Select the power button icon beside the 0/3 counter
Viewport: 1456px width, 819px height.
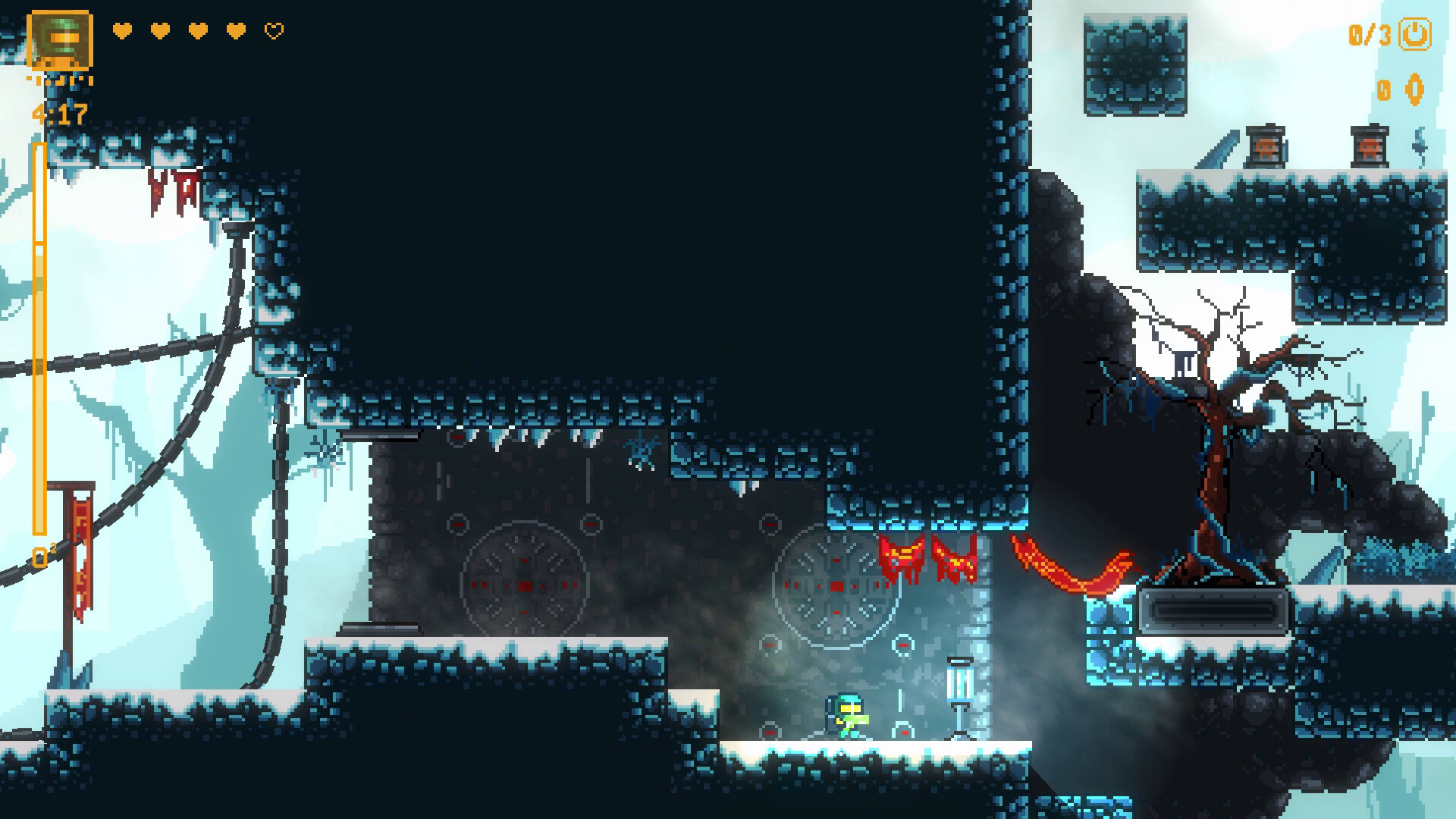coord(1415,33)
